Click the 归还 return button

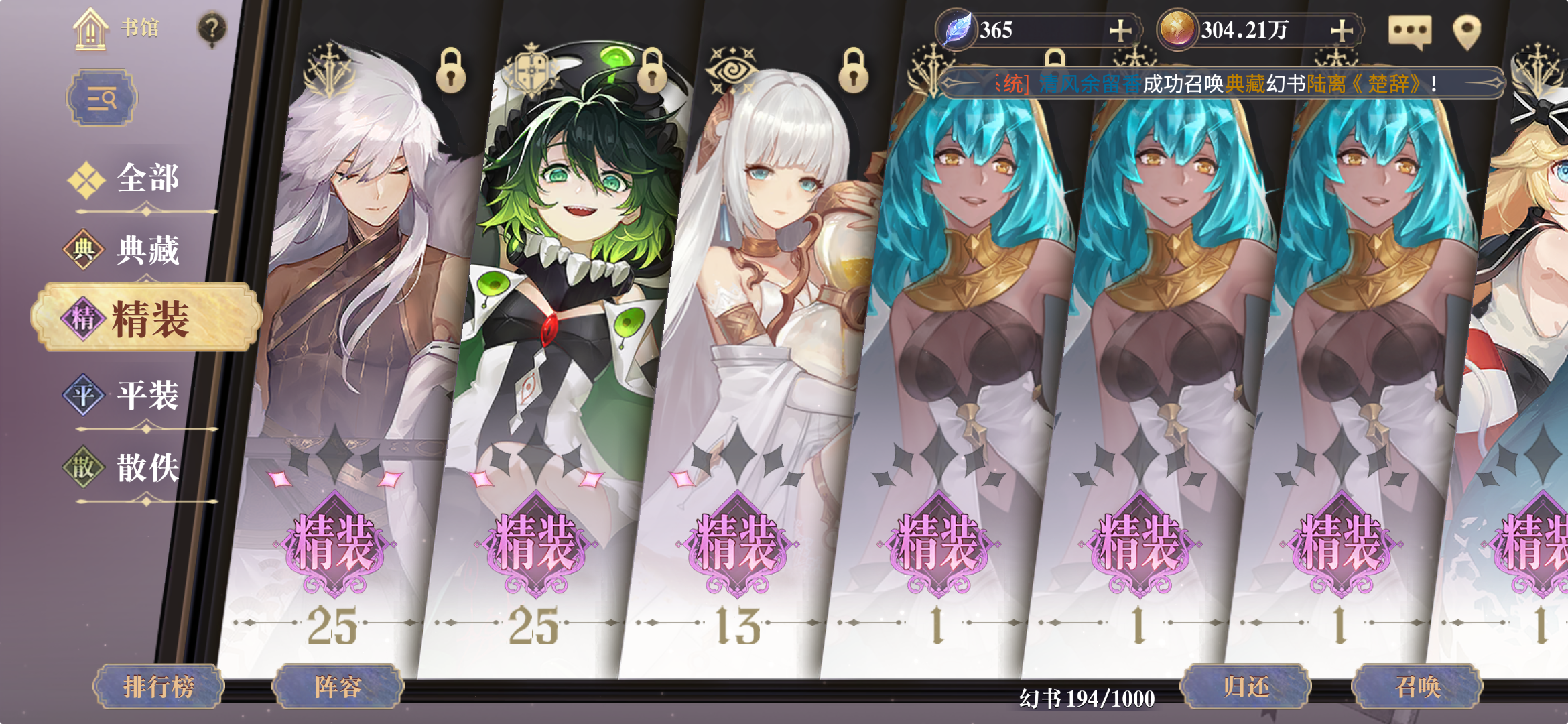coord(1246,685)
